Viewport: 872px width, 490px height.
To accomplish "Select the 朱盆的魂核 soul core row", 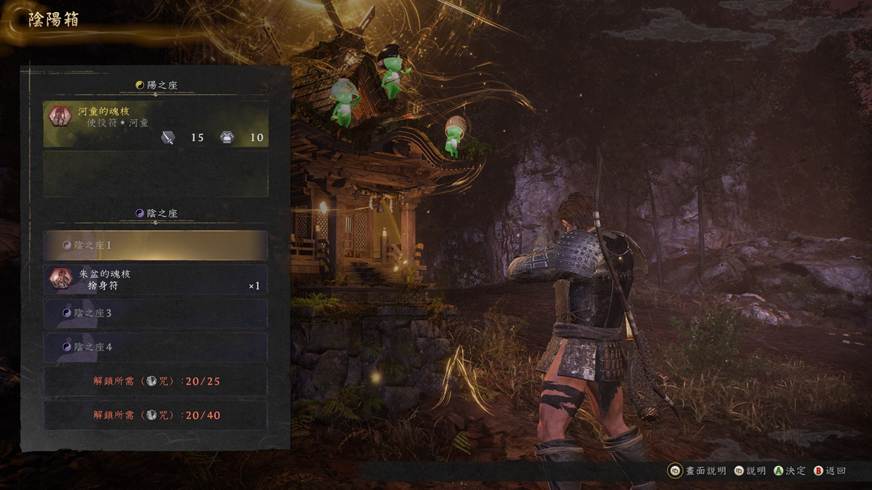I will click(x=155, y=279).
